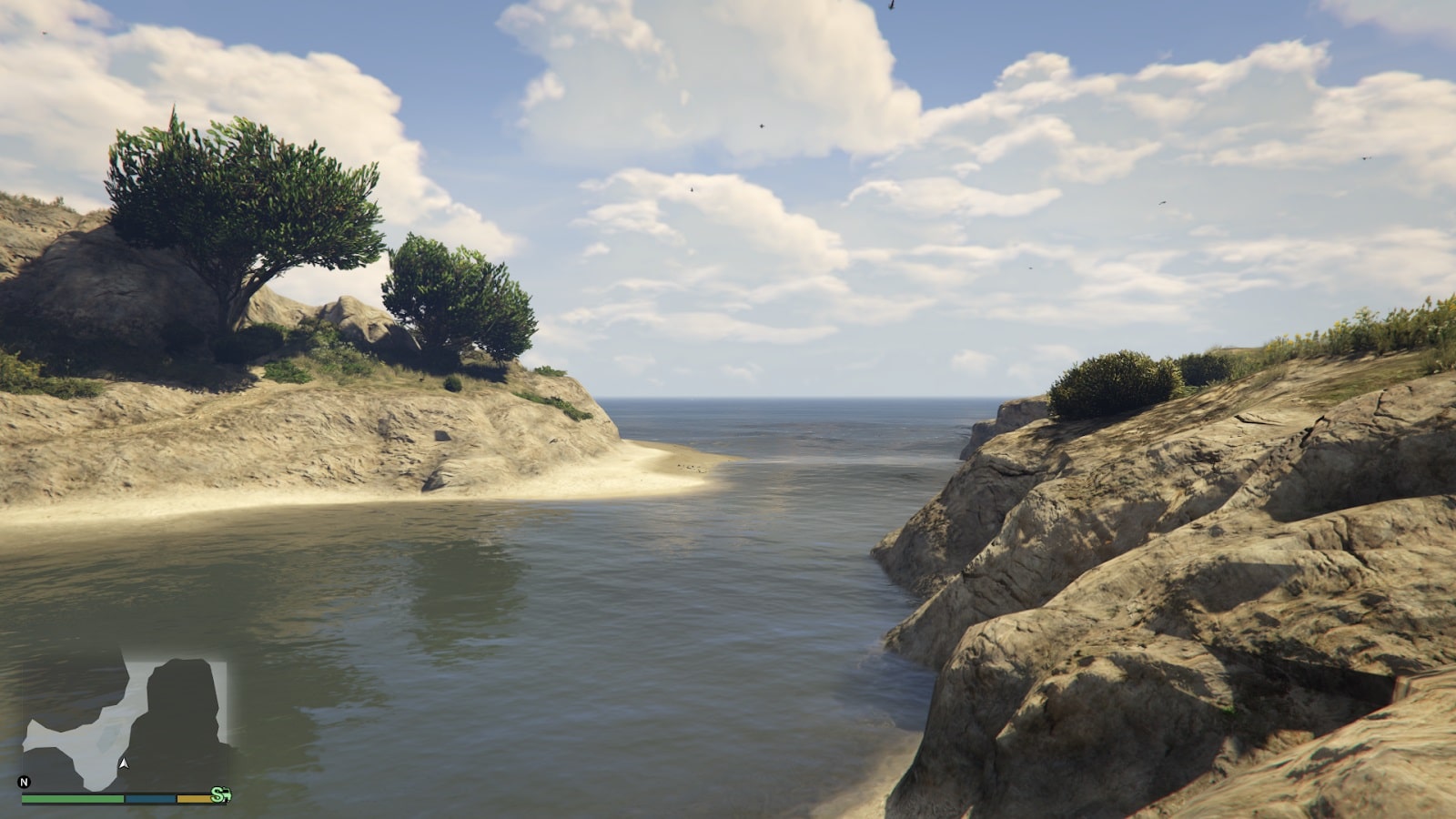Viewport: 1456px width, 819px height.
Task: Select the green special ability icon beside the minimap
Action: point(223,794)
